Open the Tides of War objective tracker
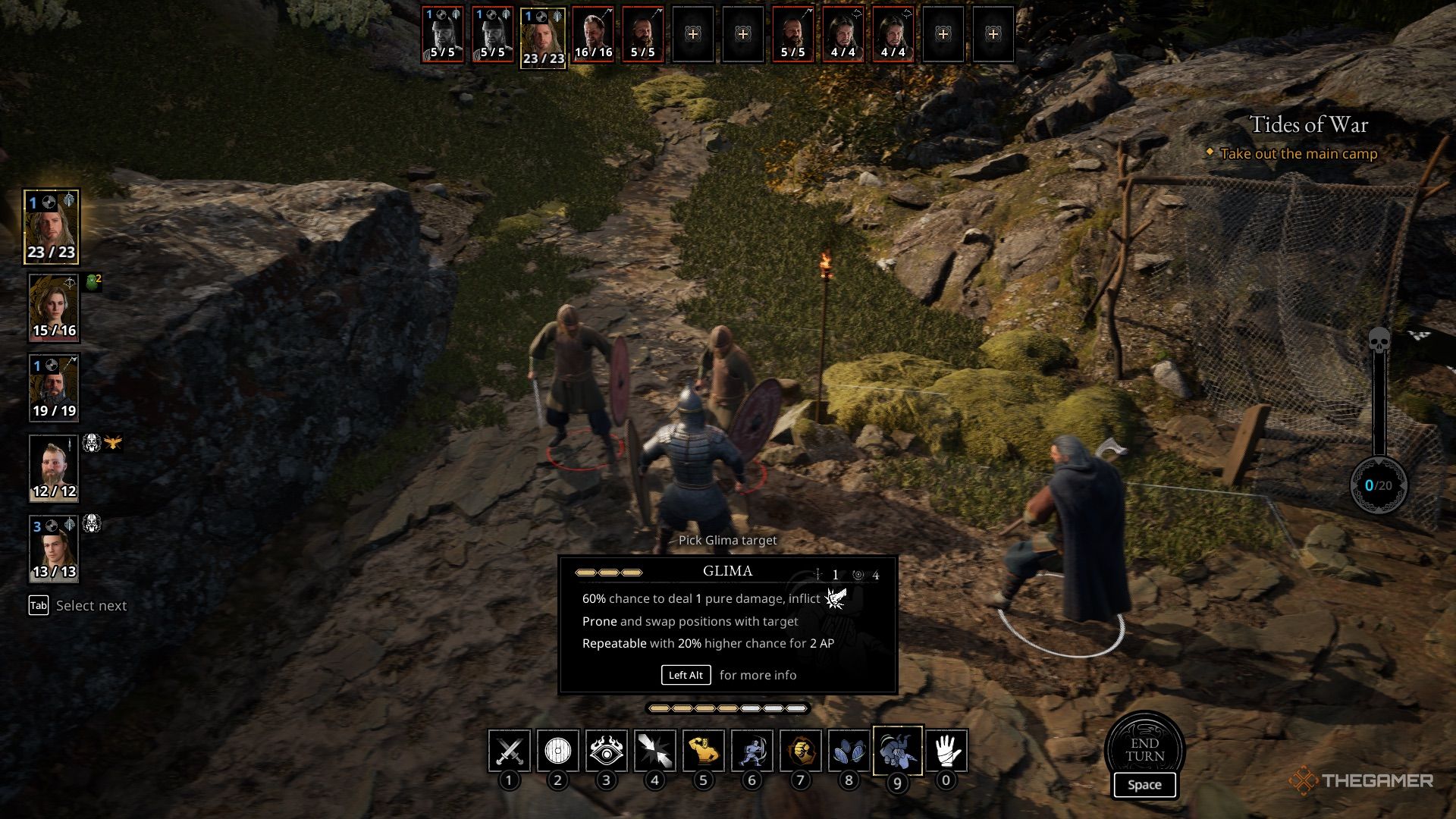1456x819 pixels. point(1308,125)
